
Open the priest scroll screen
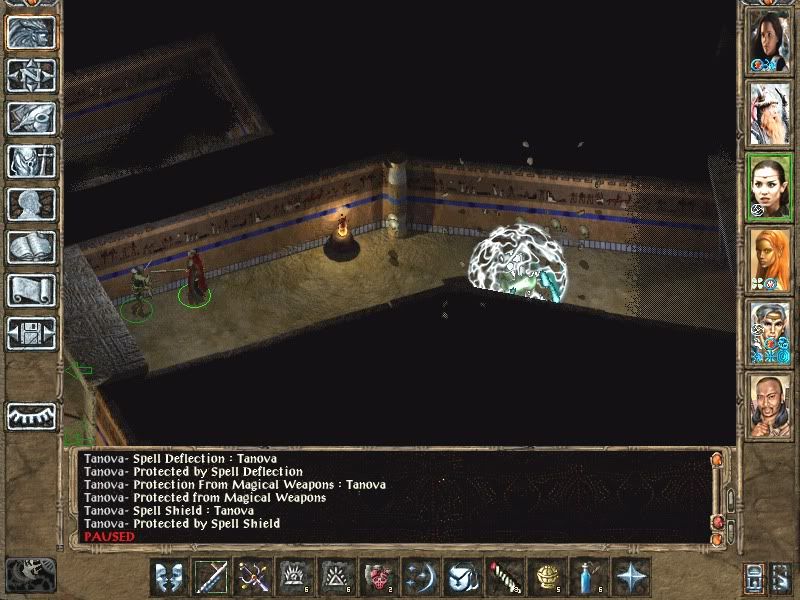pyautogui.click(x=31, y=290)
